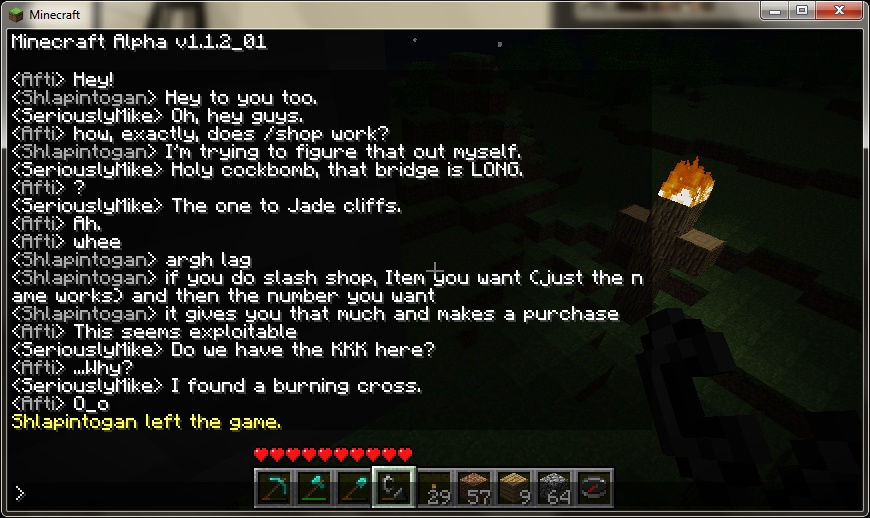
Task: Select the diamond axe hotbar slot
Action: click(313, 488)
